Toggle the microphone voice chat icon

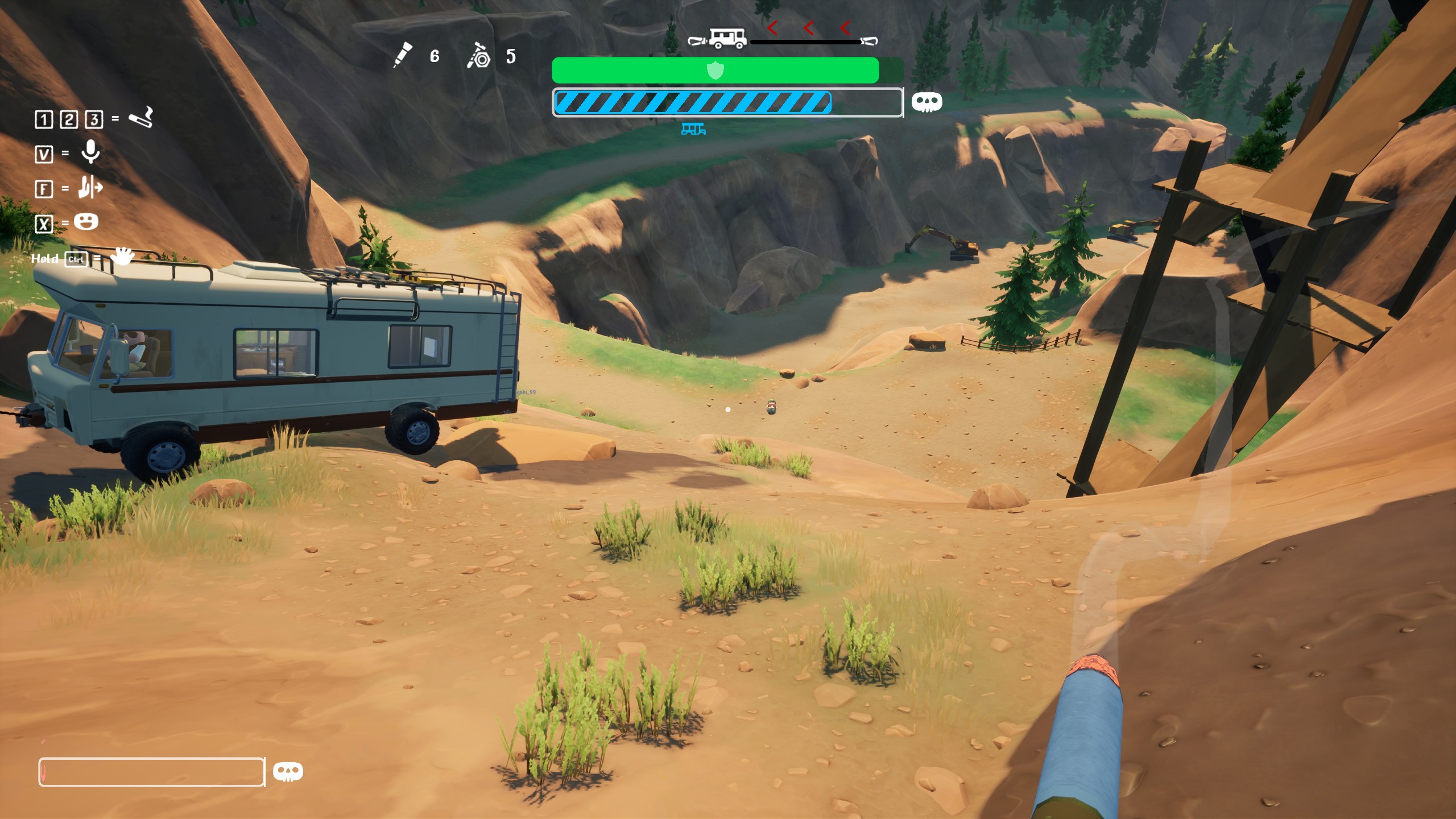(90, 152)
